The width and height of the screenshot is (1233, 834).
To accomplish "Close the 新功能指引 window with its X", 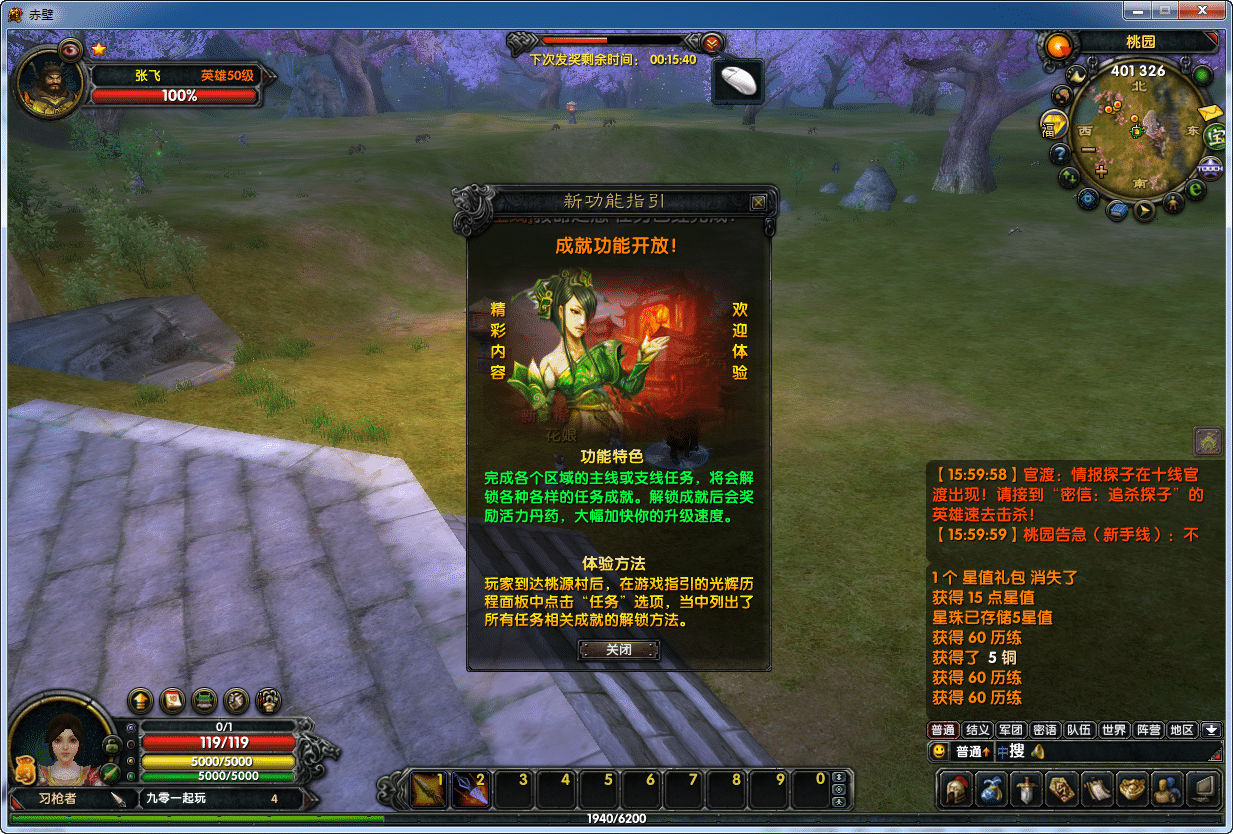I will 758,202.
